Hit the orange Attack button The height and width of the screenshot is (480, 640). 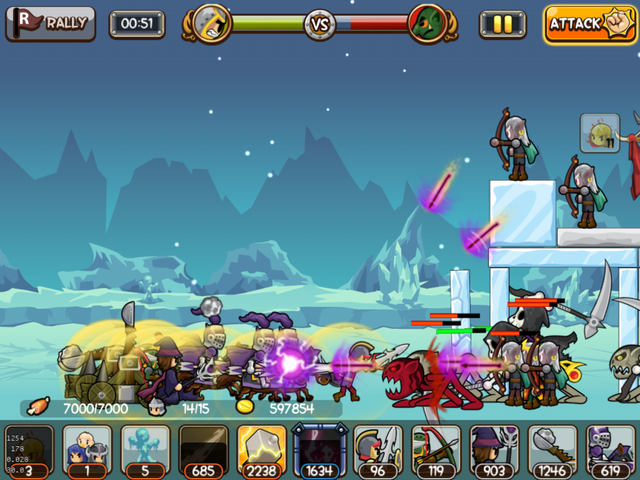click(589, 24)
